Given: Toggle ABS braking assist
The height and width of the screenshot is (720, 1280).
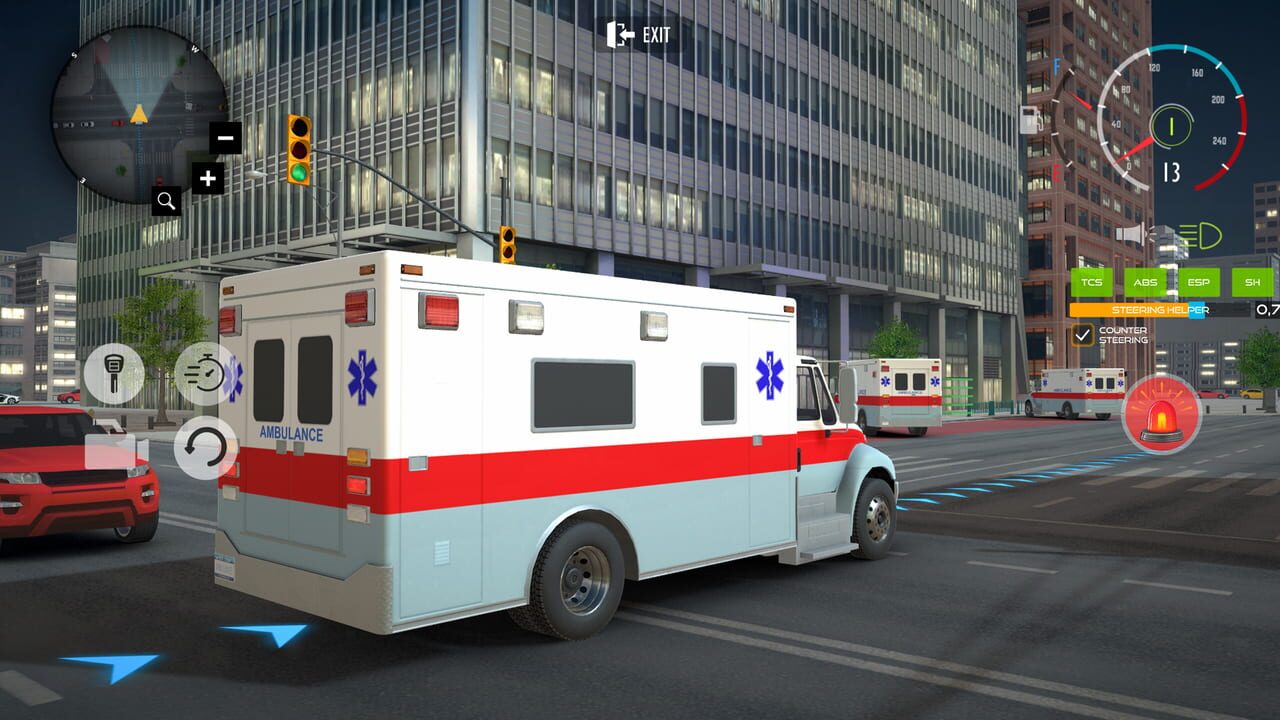Looking at the screenshot, I should point(1146,283).
